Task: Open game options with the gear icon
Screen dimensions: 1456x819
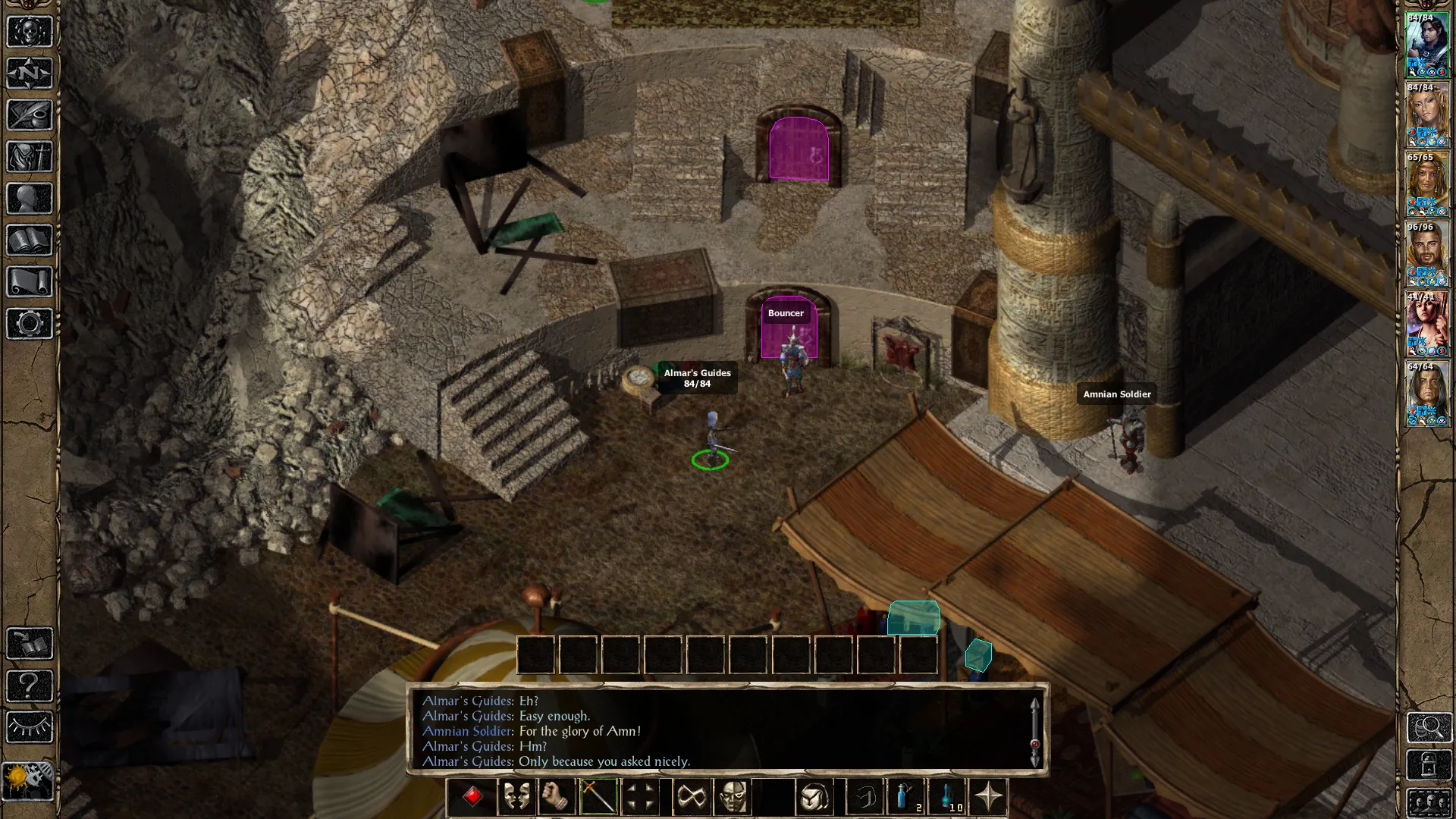Action: point(30,324)
